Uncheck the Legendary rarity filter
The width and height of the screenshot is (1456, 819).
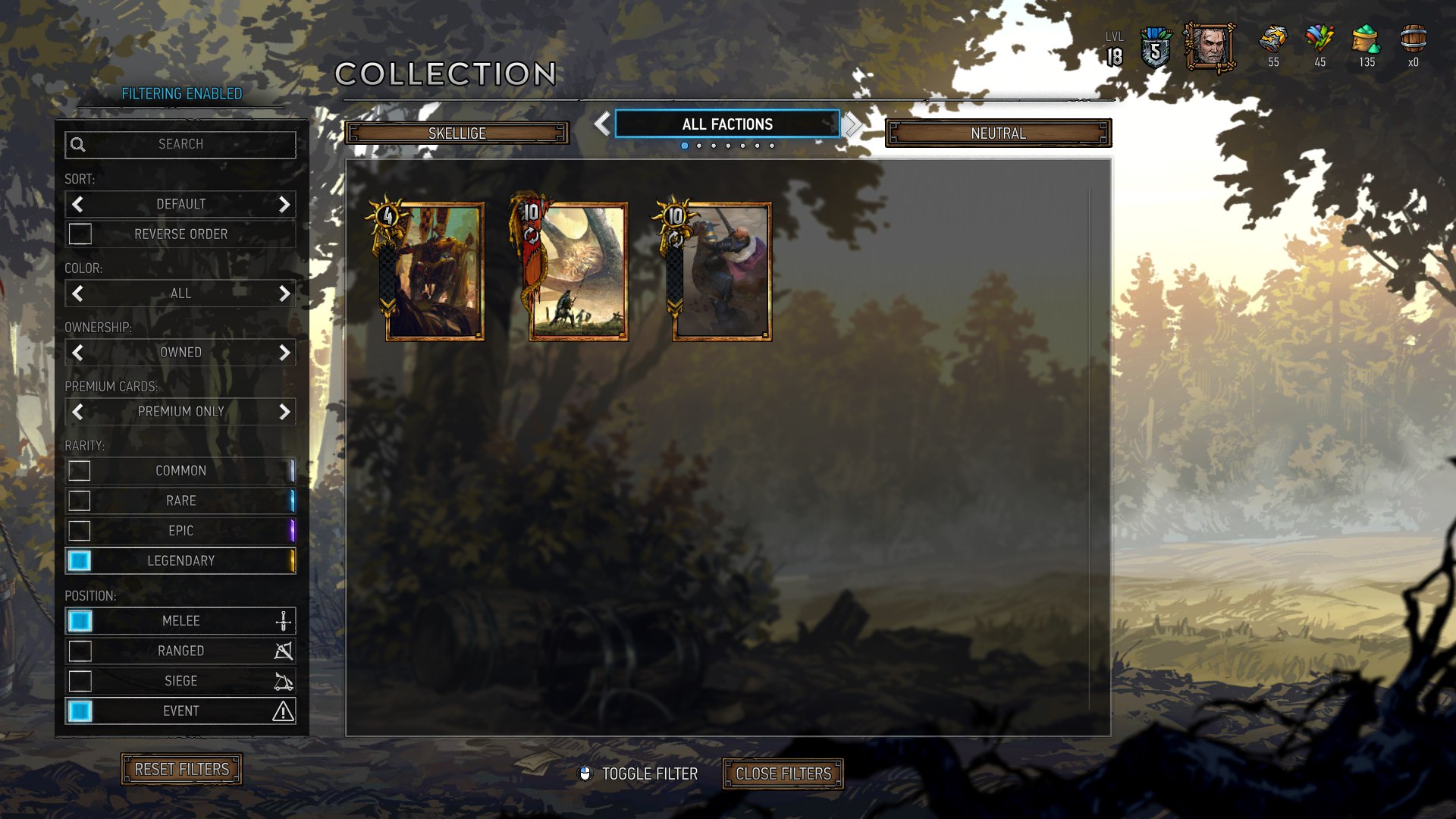(x=80, y=560)
